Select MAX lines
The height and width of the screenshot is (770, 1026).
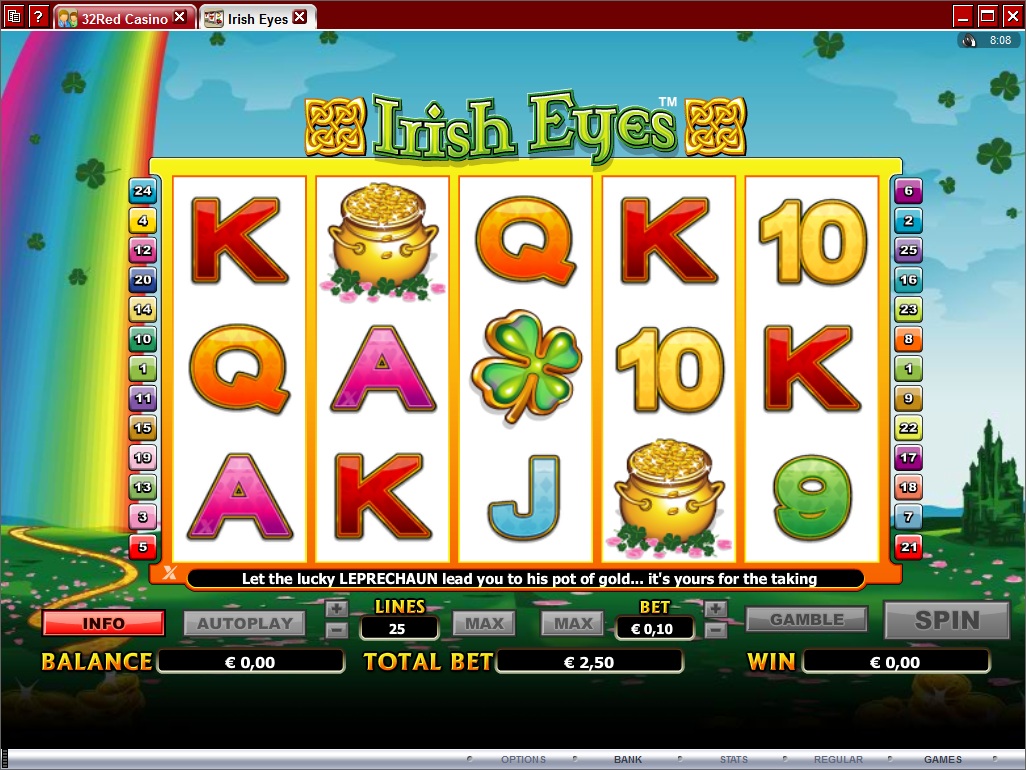485,623
